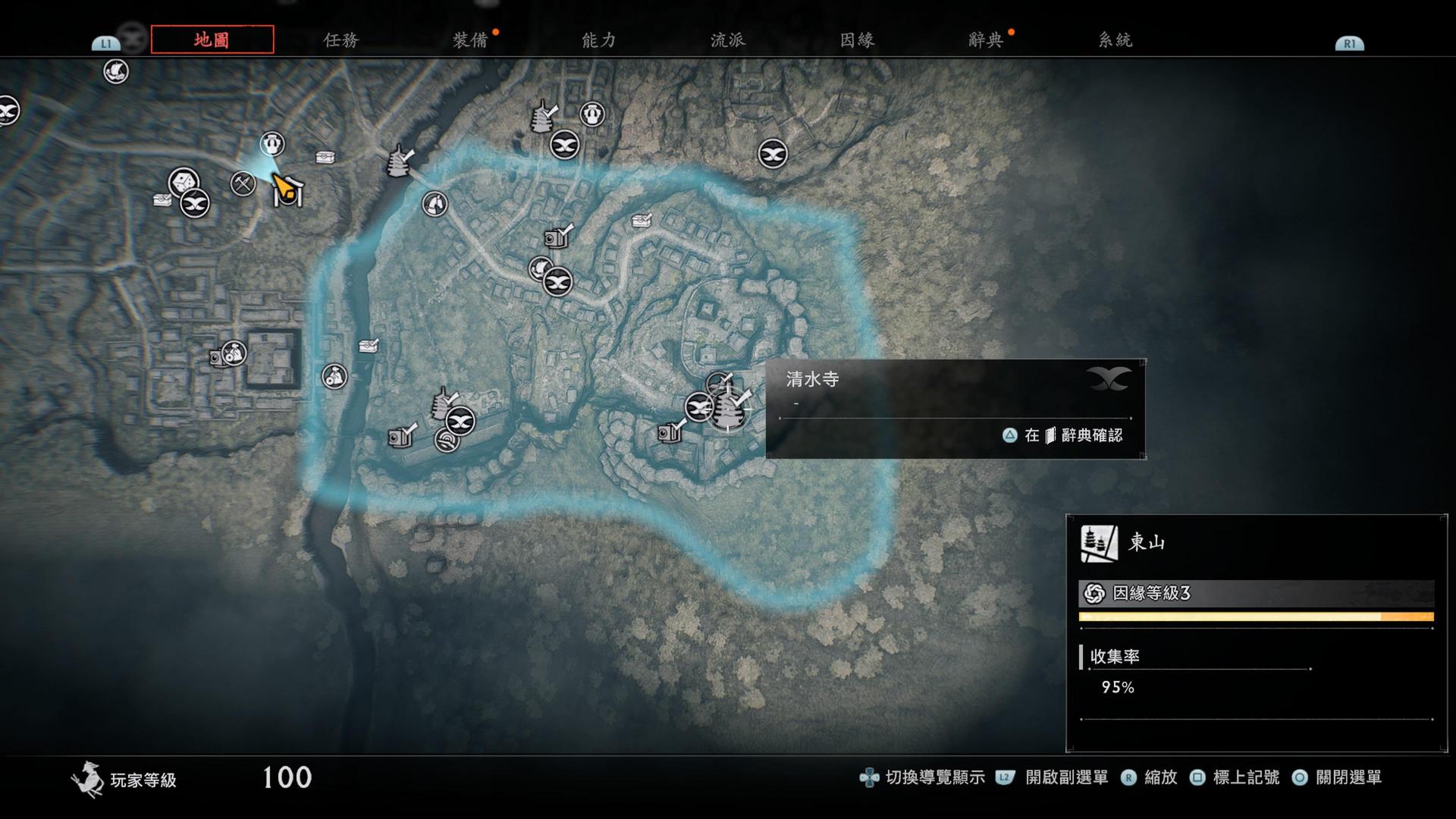Select the 能力 tab
1456x819 pixels.
click(x=598, y=40)
